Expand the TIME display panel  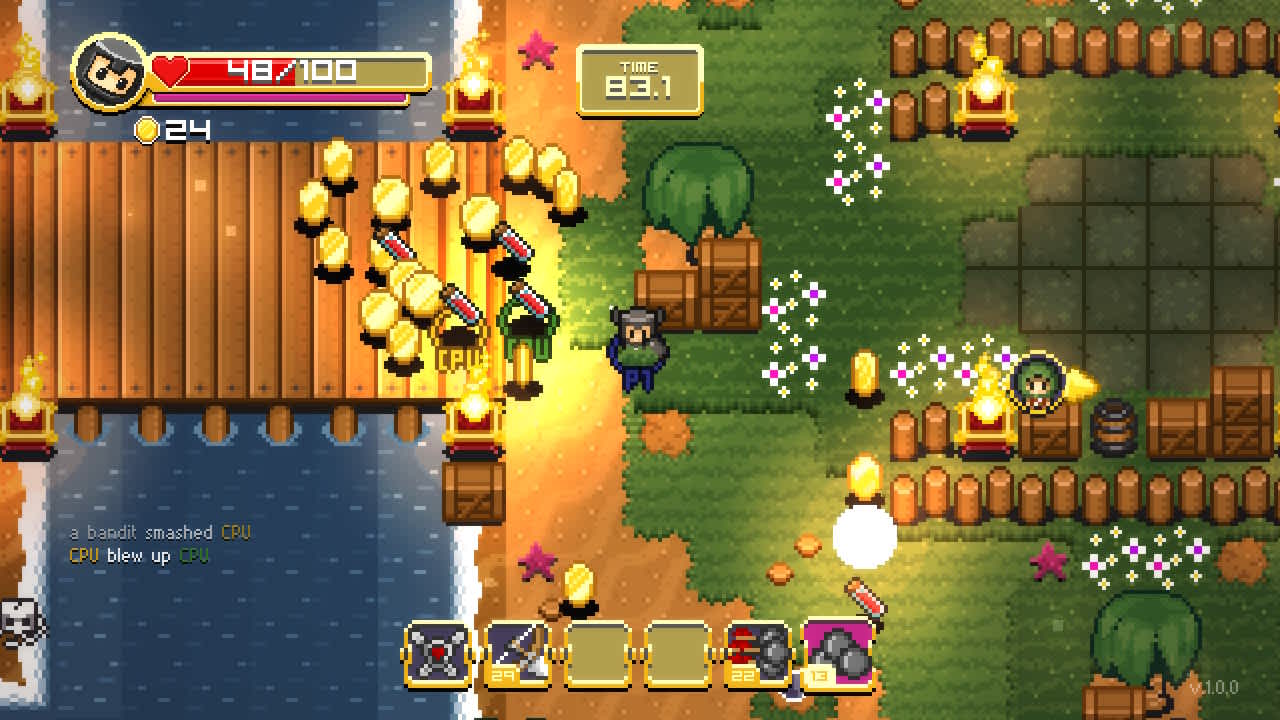(640, 77)
